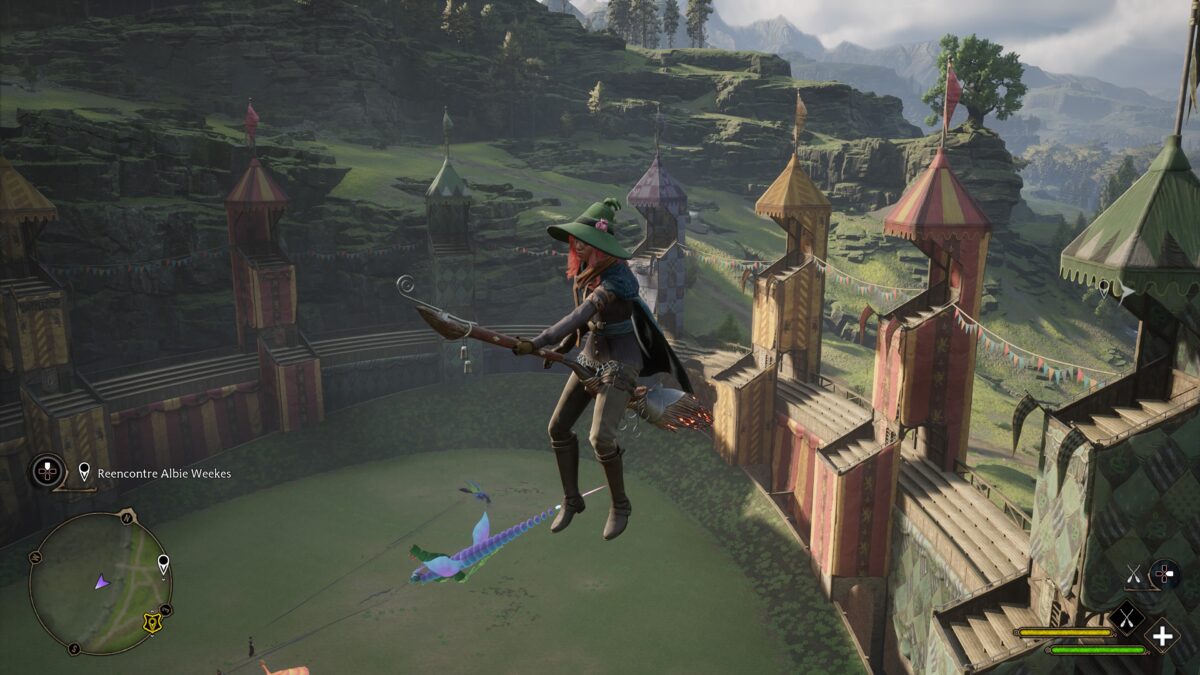Activate the diamond-shaped crossed brooms slot
The image size is (1200, 675).
click(1126, 620)
